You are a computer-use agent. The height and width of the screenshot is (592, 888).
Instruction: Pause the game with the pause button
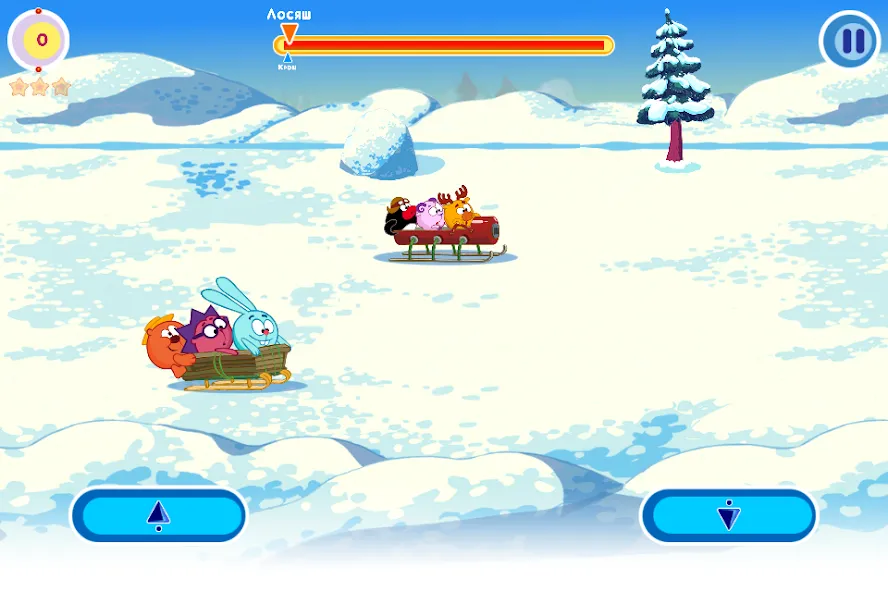[x=850, y=41]
